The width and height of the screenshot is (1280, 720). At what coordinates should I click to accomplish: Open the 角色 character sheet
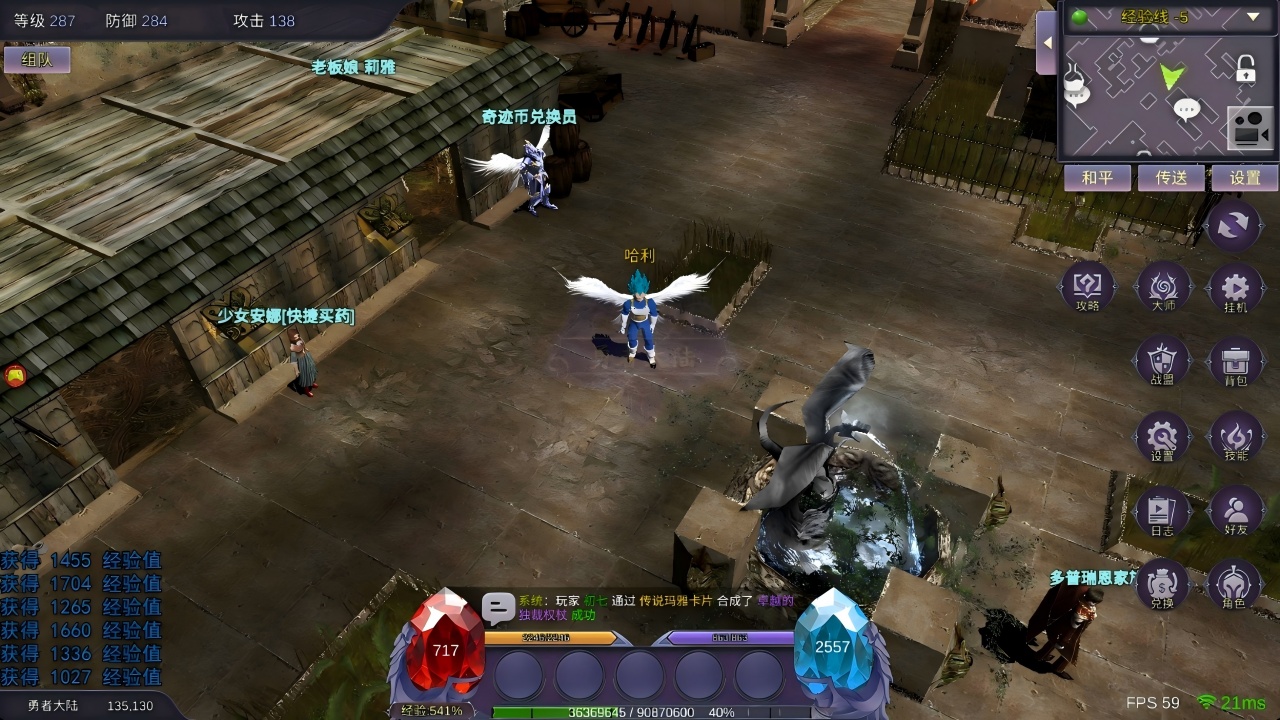click(1235, 586)
